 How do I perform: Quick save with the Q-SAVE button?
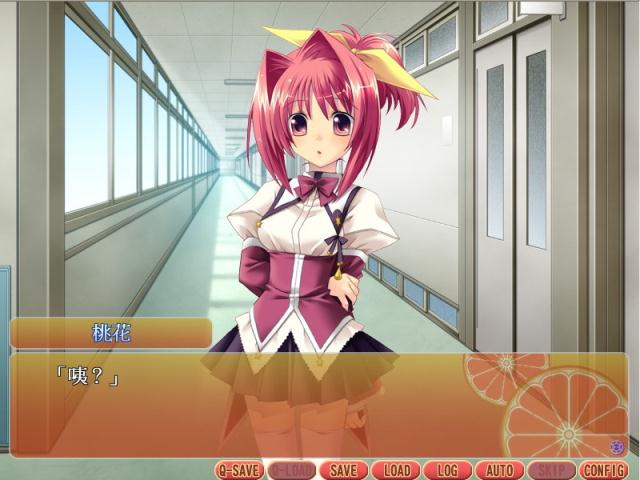[239, 470]
